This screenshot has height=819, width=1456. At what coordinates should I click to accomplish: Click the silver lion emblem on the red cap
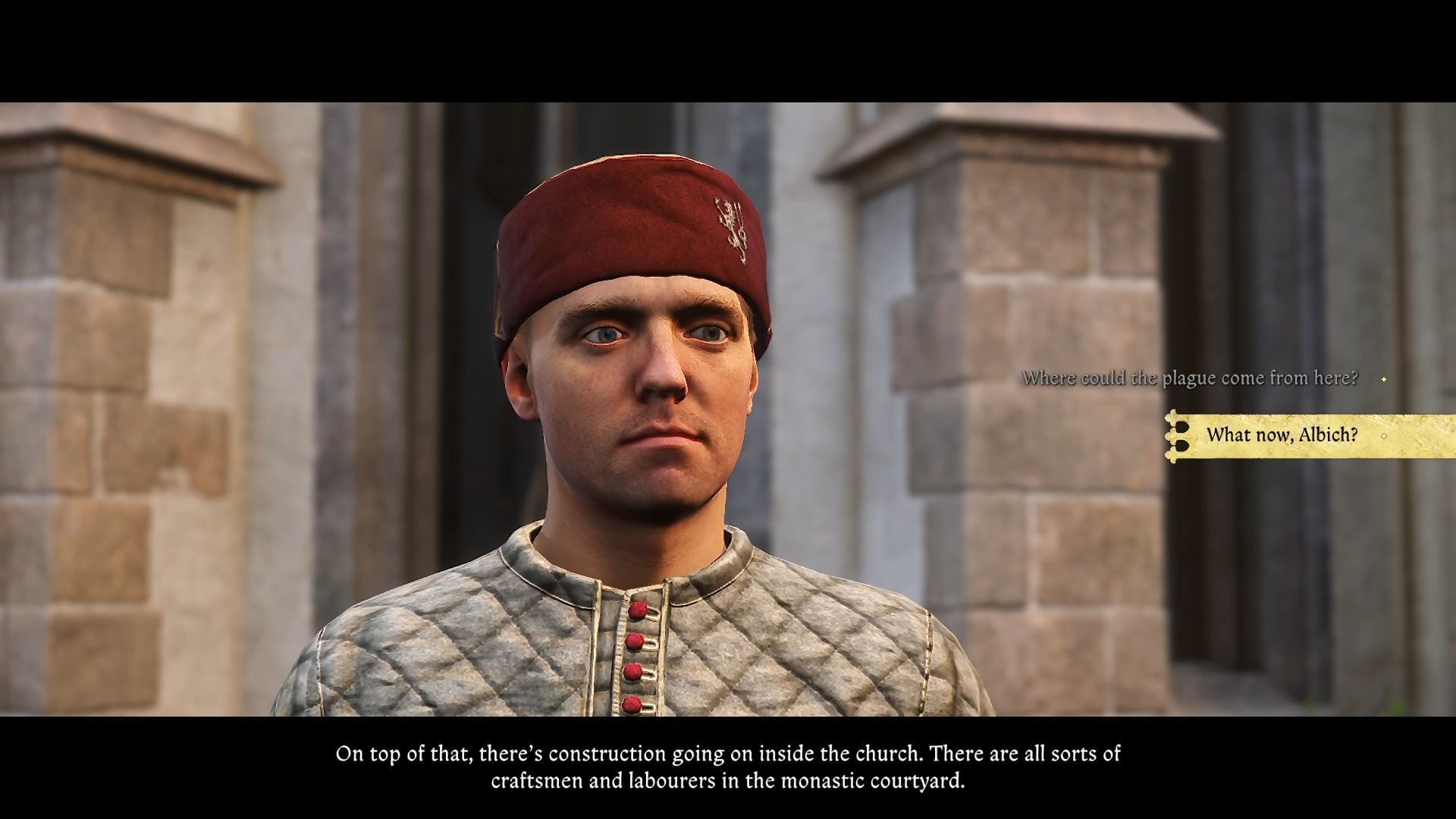click(x=730, y=227)
